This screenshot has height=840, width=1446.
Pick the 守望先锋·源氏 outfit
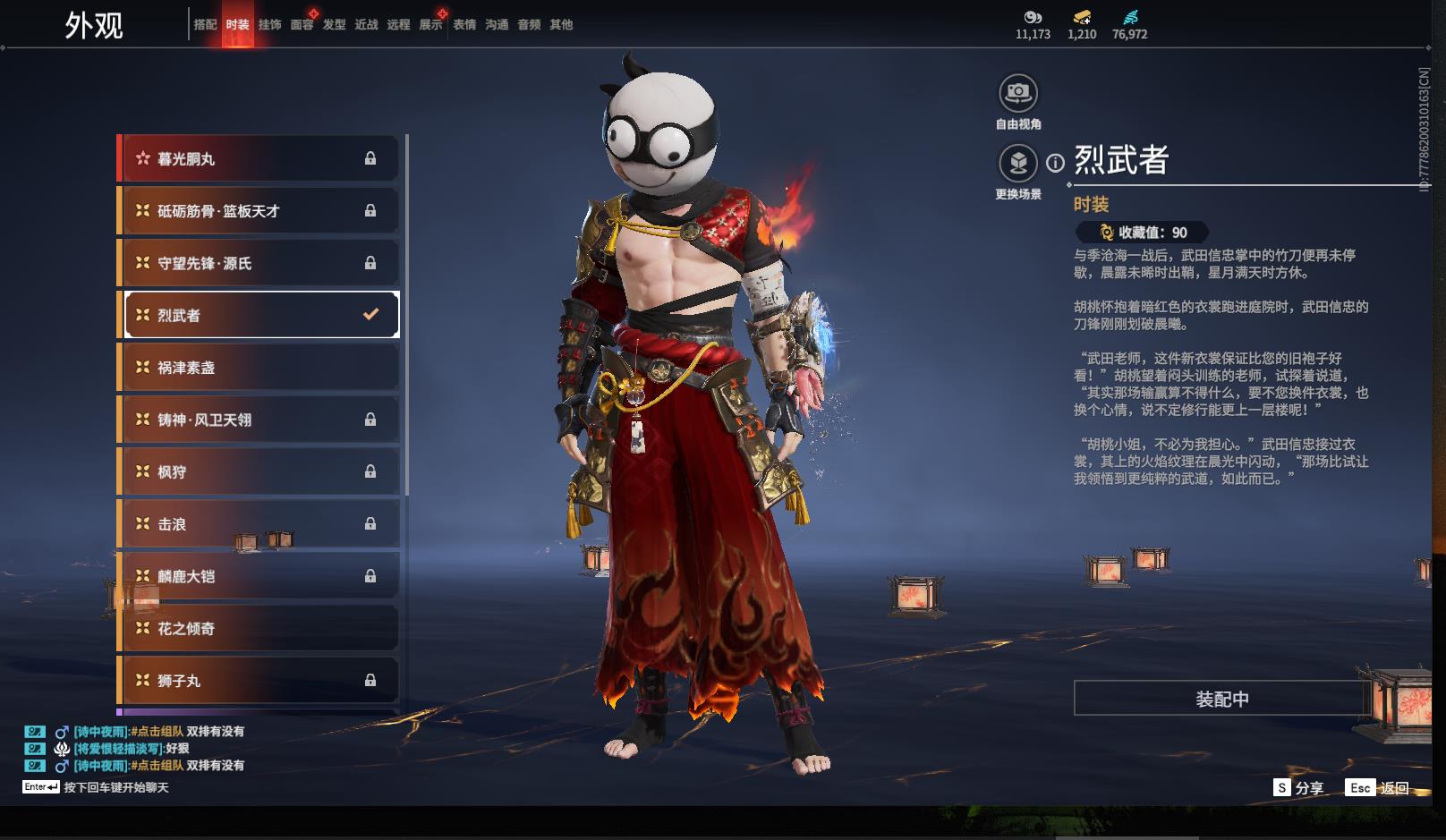click(259, 263)
